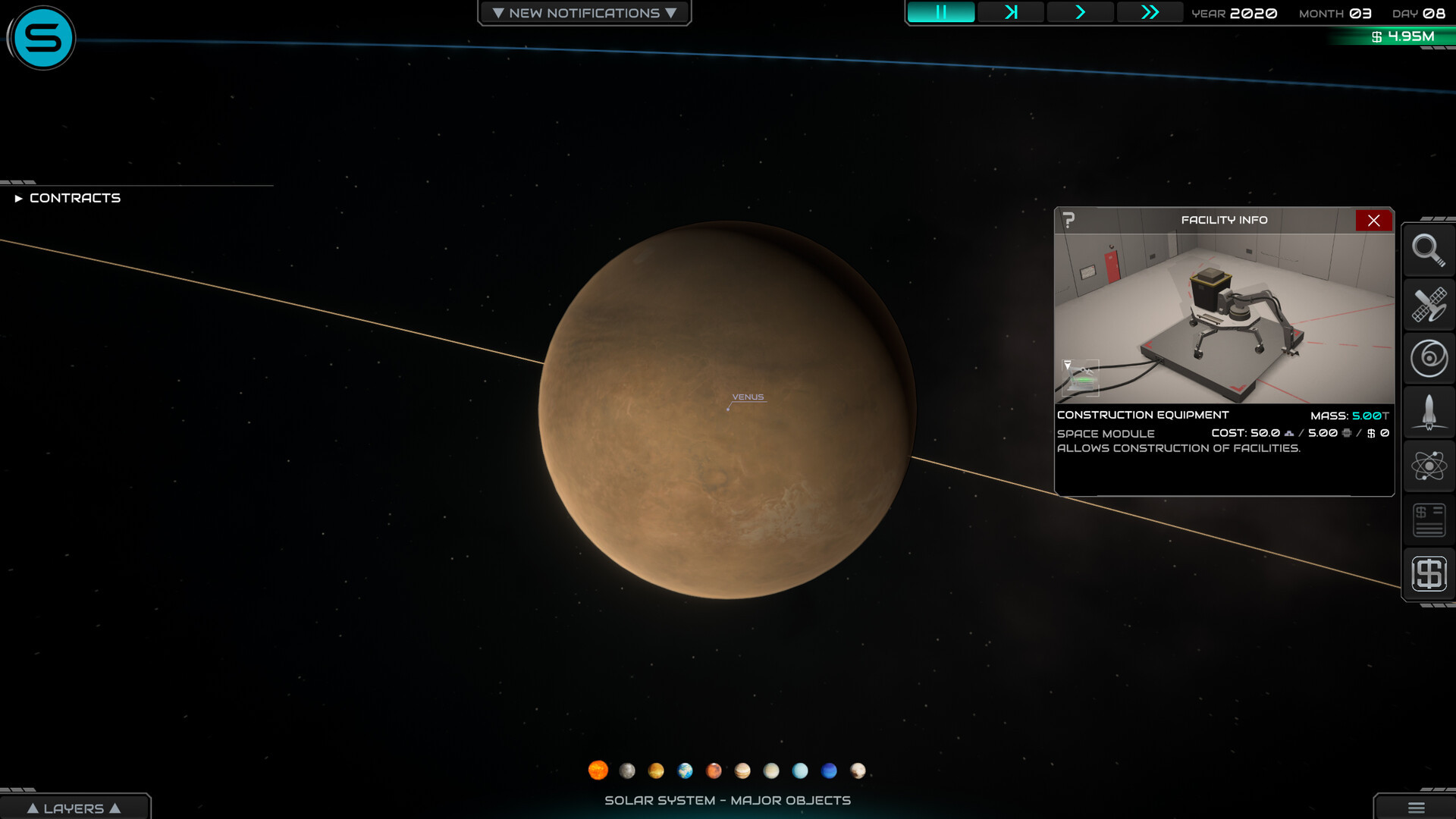Click the small facility thumbnail in the preview
Image resolution: width=1456 pixels, height=819 pixels.
(x=1081, y=378)
